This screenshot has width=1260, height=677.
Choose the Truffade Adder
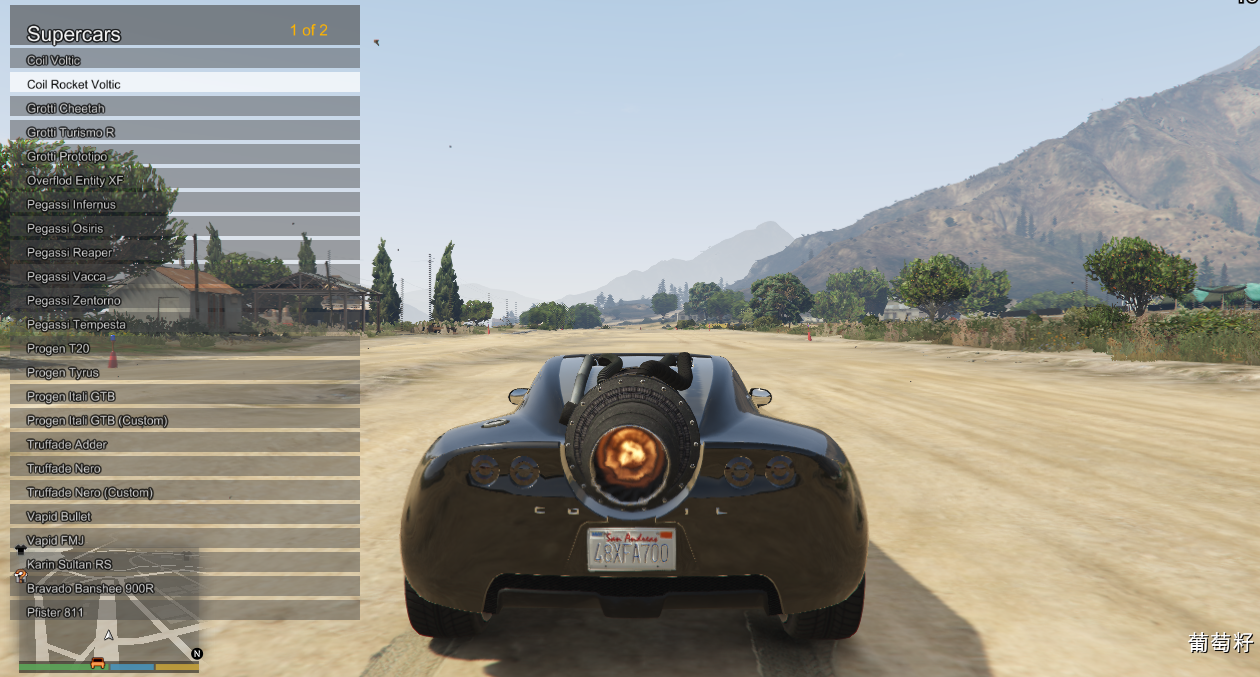185,444
